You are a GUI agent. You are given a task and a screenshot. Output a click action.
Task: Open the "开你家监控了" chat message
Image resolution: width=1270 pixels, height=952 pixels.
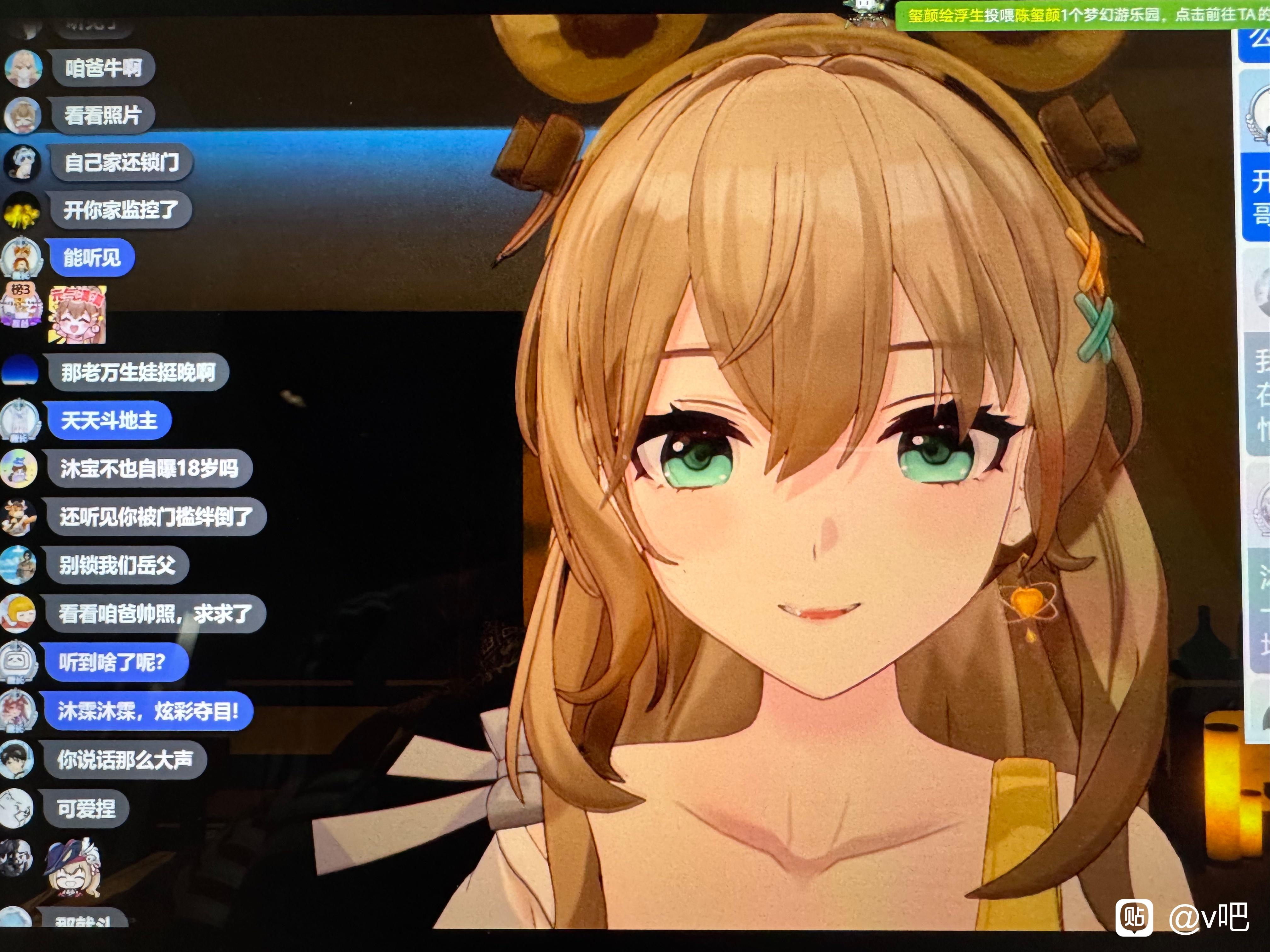coord(121,210)
